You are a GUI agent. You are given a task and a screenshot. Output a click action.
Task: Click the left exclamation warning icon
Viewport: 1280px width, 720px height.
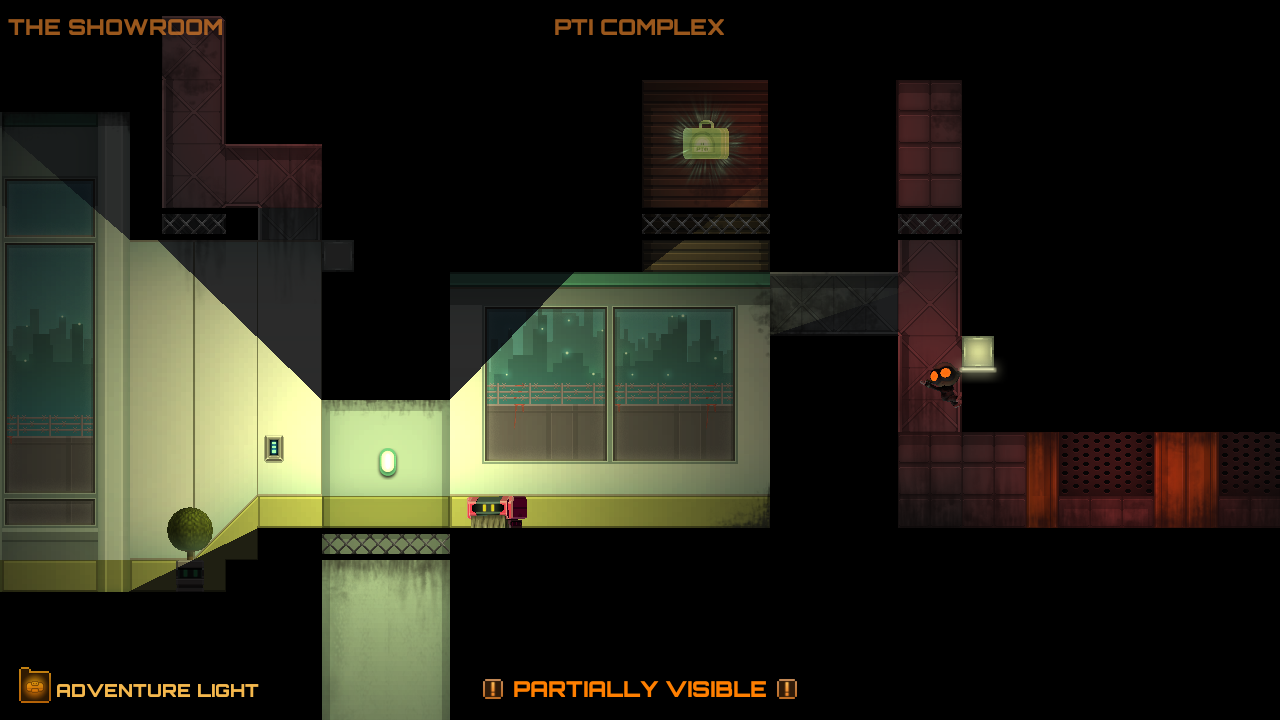pos(493,689)
